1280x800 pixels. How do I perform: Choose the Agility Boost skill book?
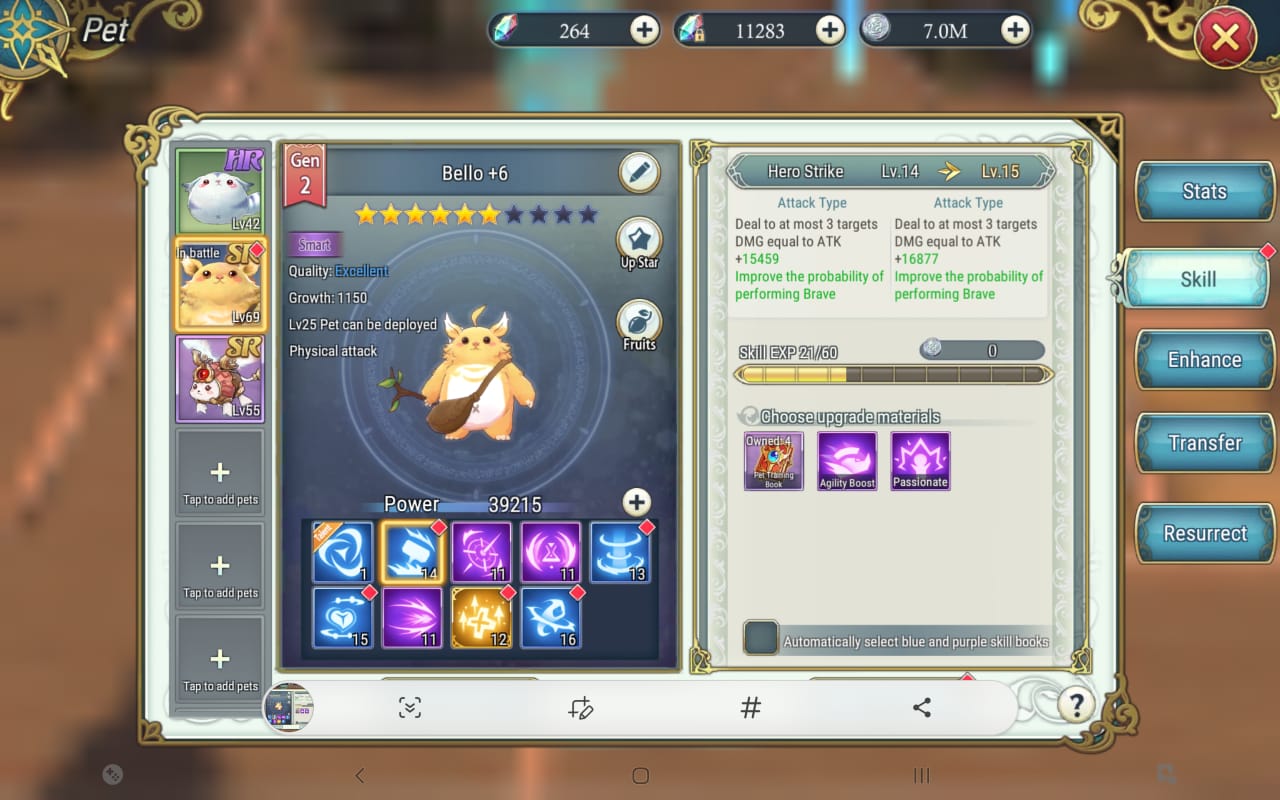pyautogui.click(x=847, y=461)
